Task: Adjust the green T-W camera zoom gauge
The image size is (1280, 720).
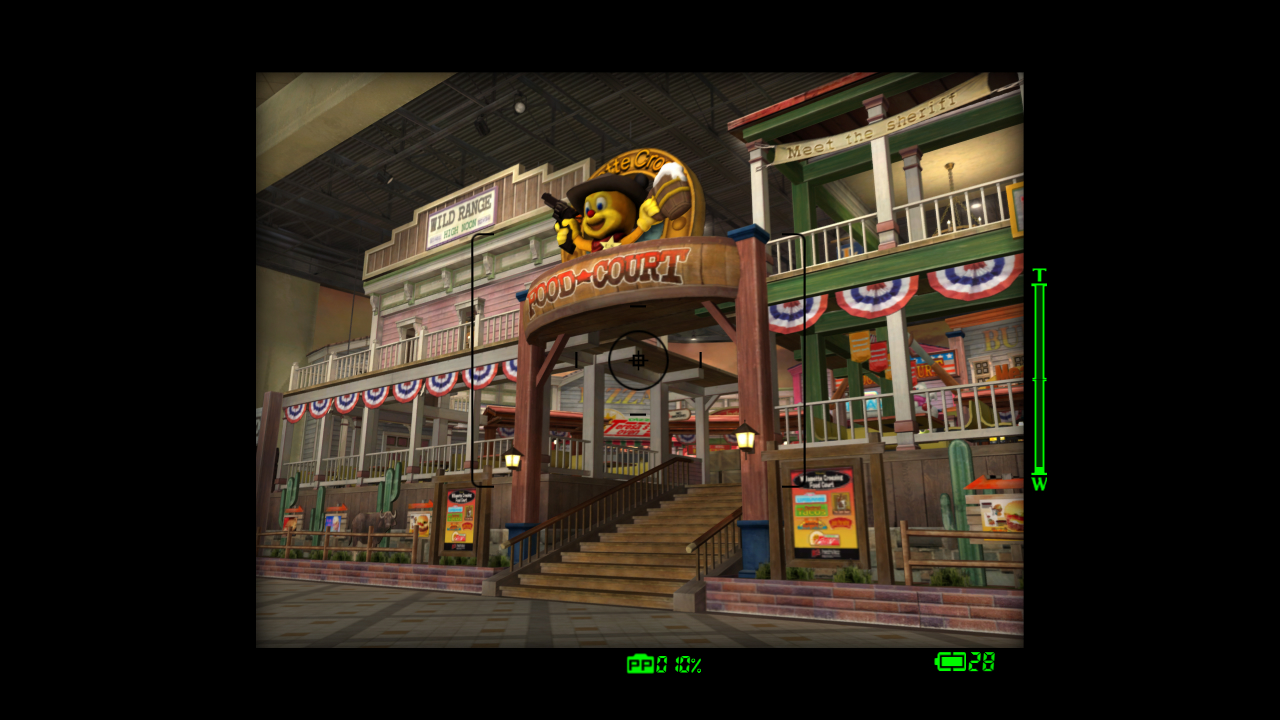Action: [x=1039, y=380]
